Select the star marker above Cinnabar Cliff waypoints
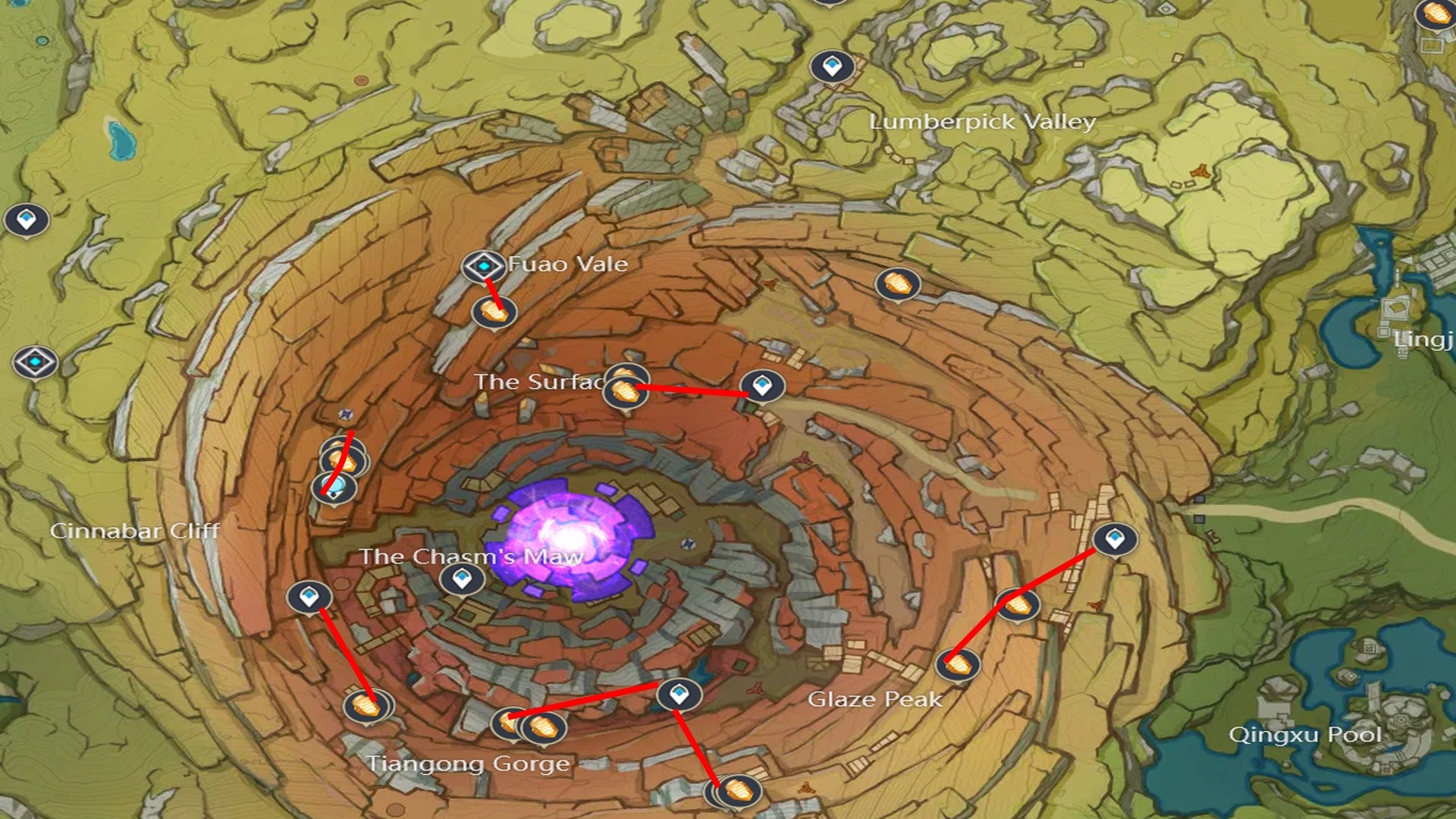This screenshot has width=1456, height=819. click(345, 416)
